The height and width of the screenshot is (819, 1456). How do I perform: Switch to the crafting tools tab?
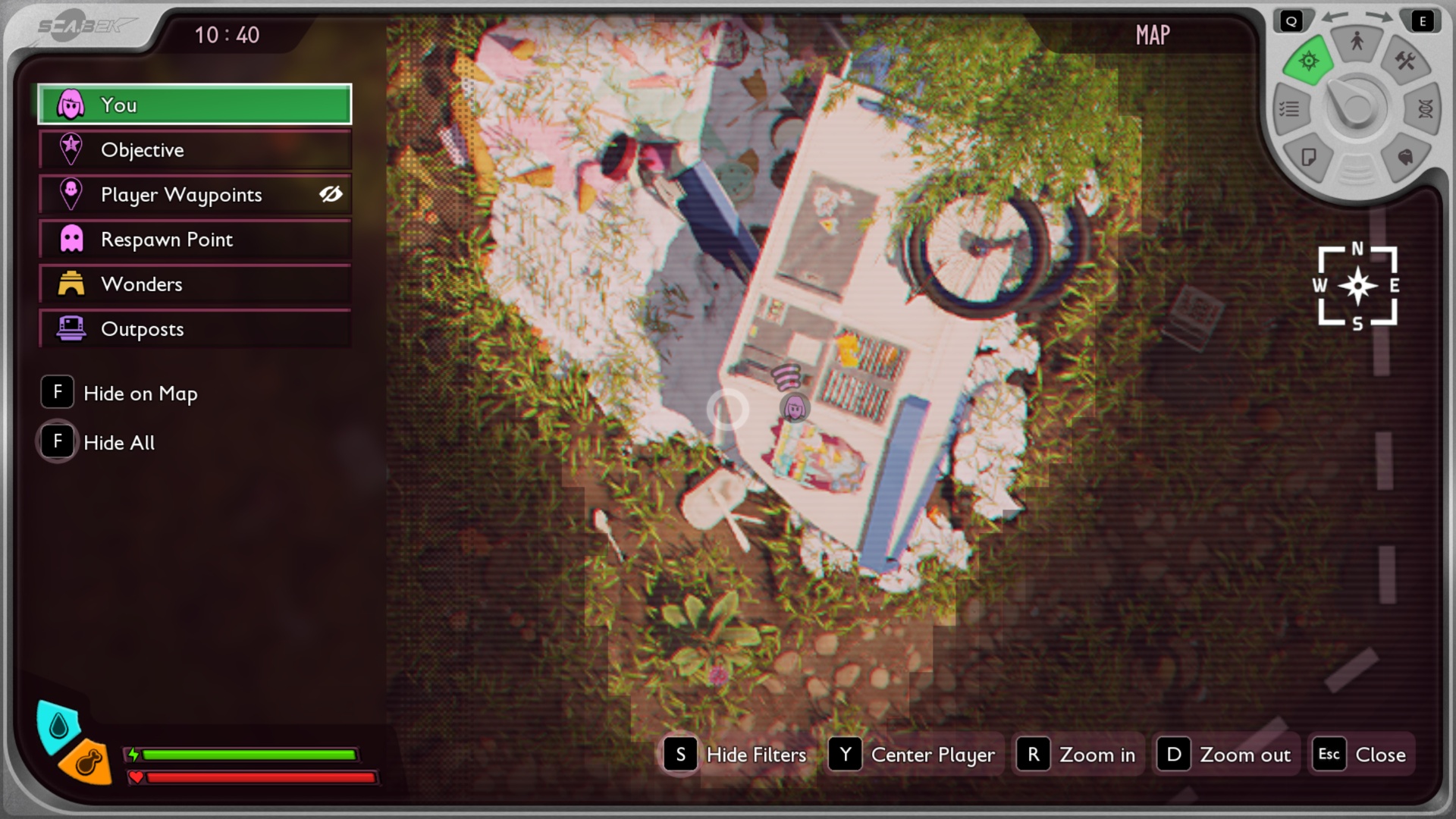click(x=1405, y=61)
